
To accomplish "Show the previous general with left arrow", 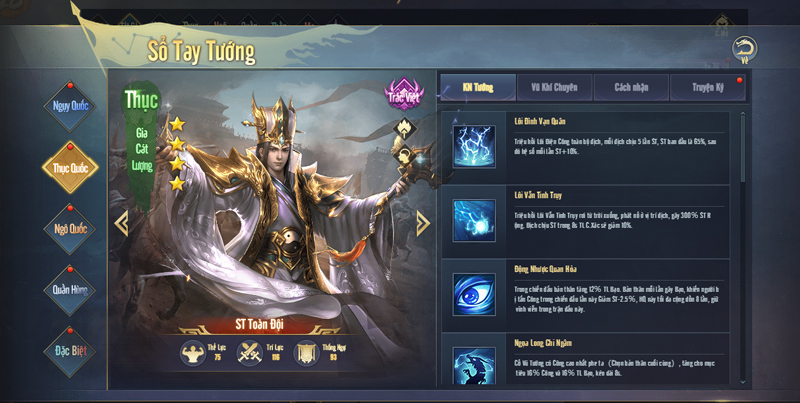I will coord(122,223).
